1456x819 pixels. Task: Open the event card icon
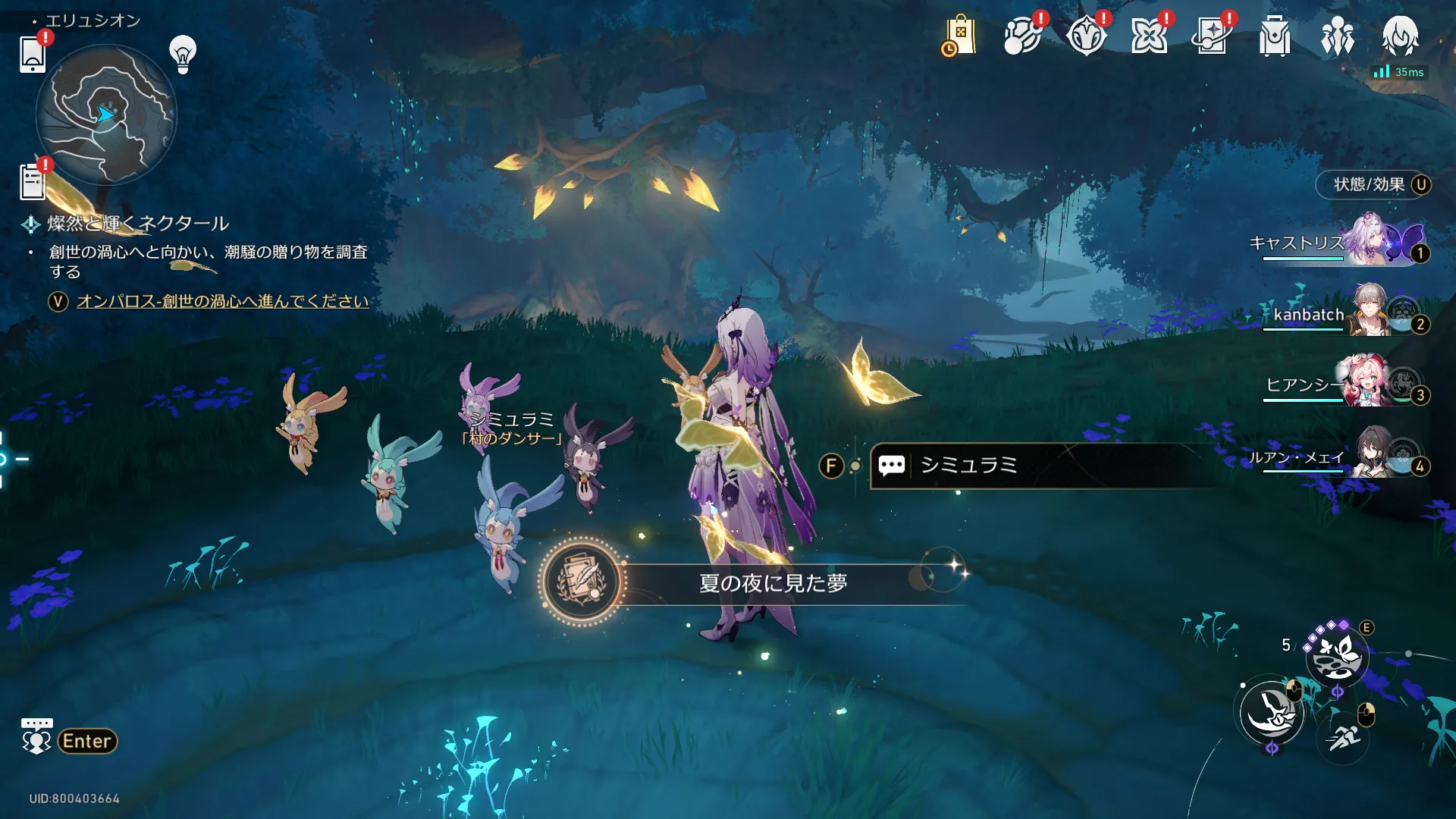tap(1211, 36)
